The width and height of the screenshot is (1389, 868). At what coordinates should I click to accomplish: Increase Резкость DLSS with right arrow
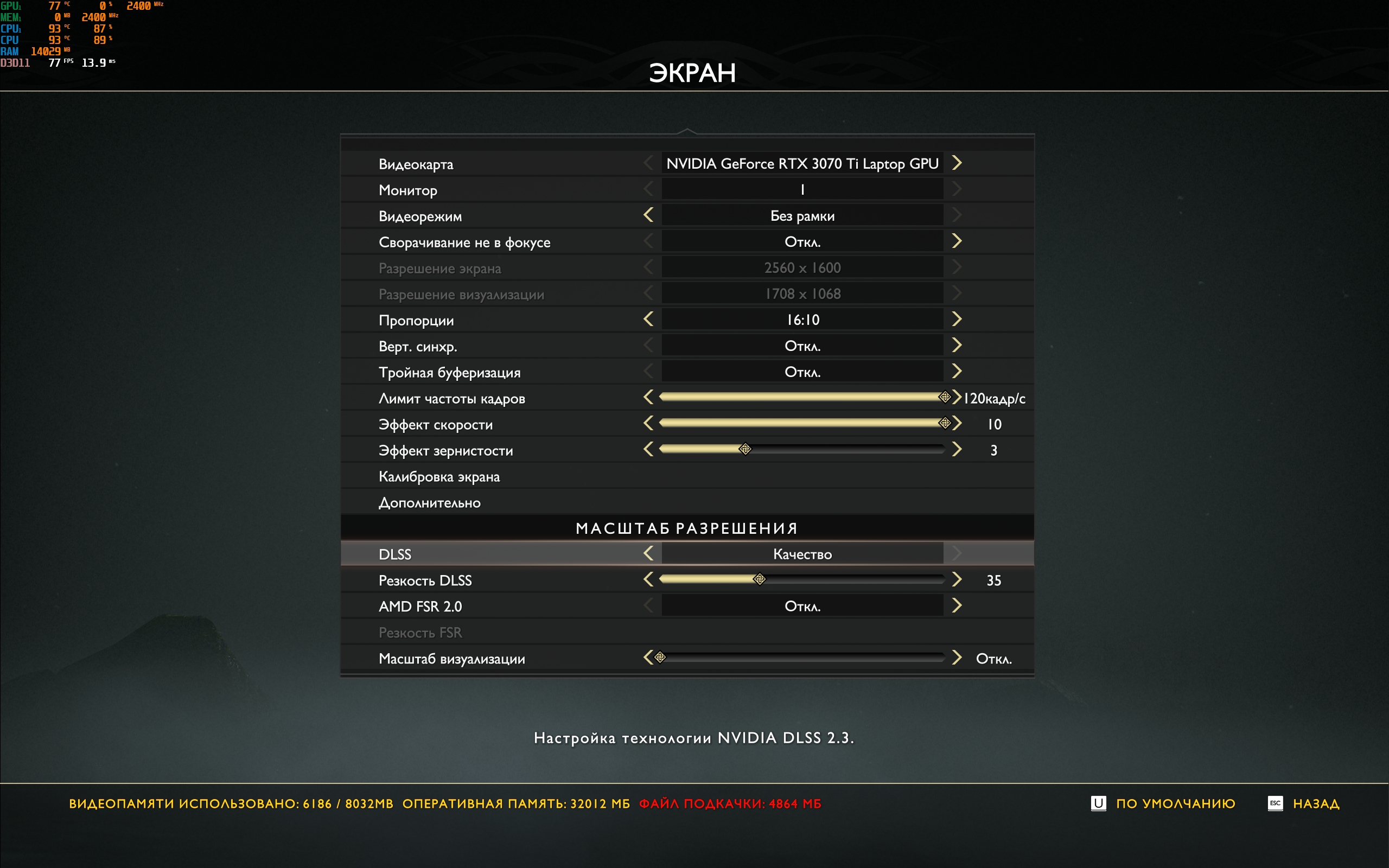956,579
